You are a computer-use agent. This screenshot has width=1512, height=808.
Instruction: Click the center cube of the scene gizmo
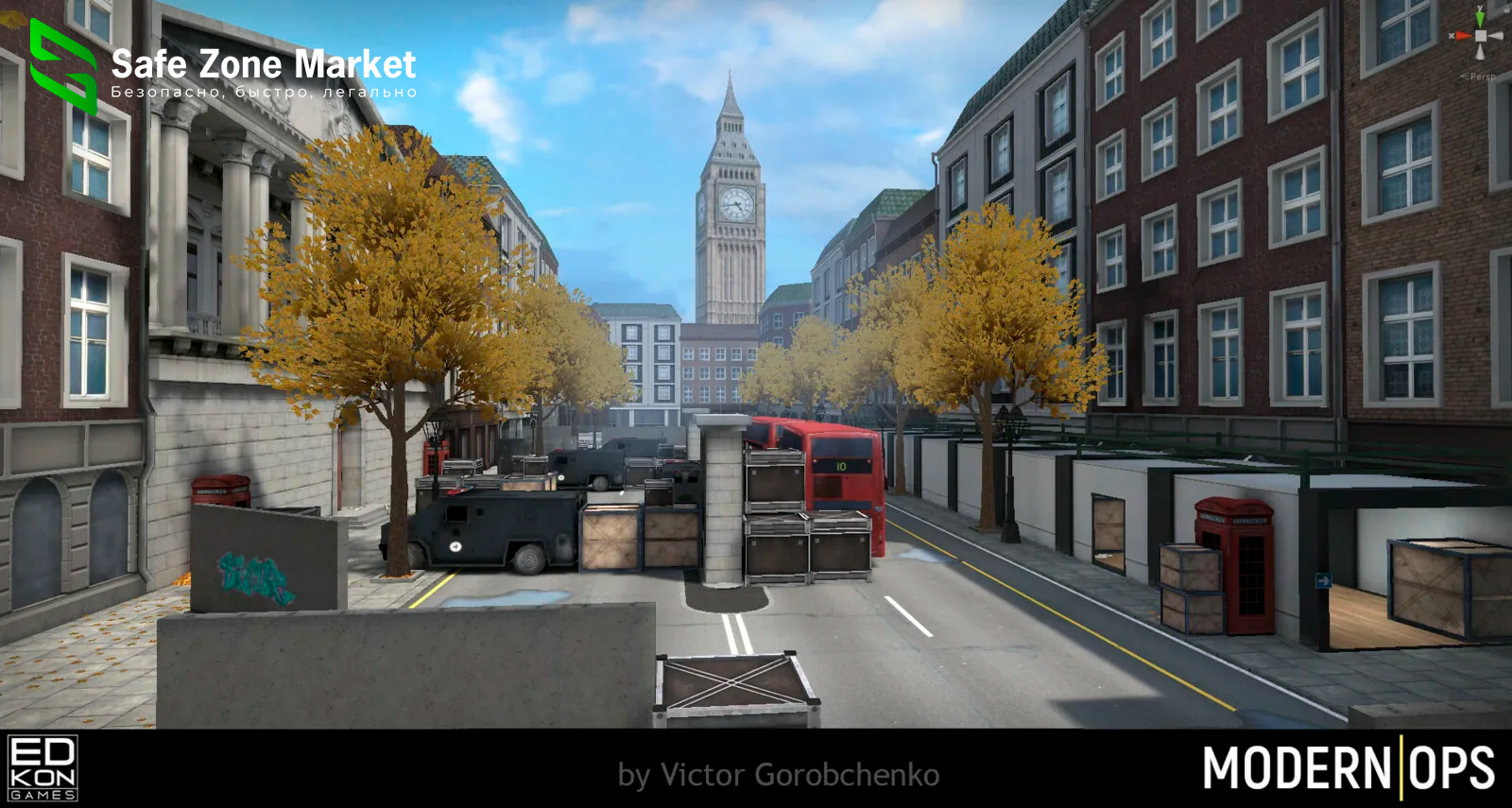point(1481,36)
